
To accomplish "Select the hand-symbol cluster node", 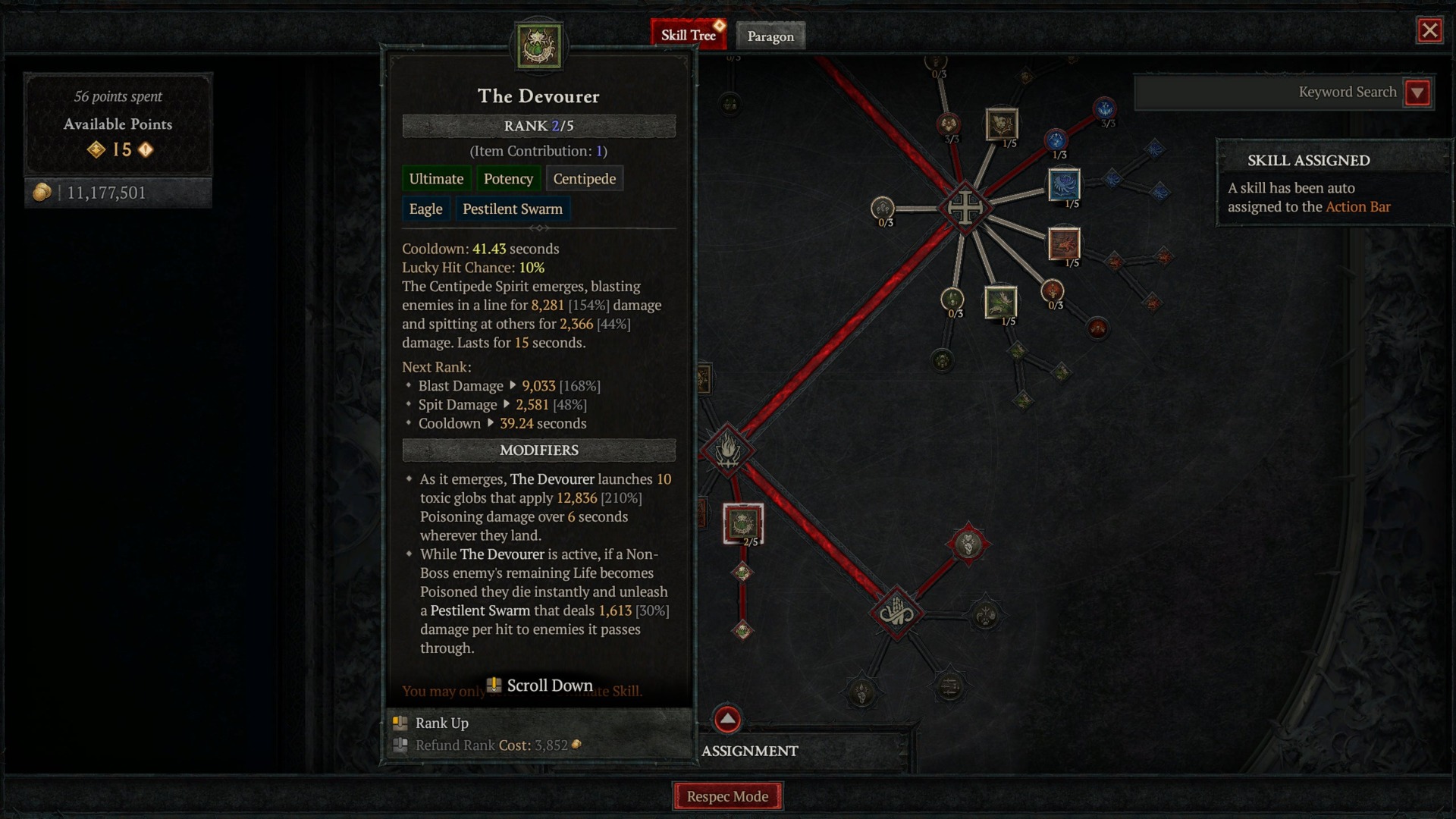I will (x=896, y=612).
